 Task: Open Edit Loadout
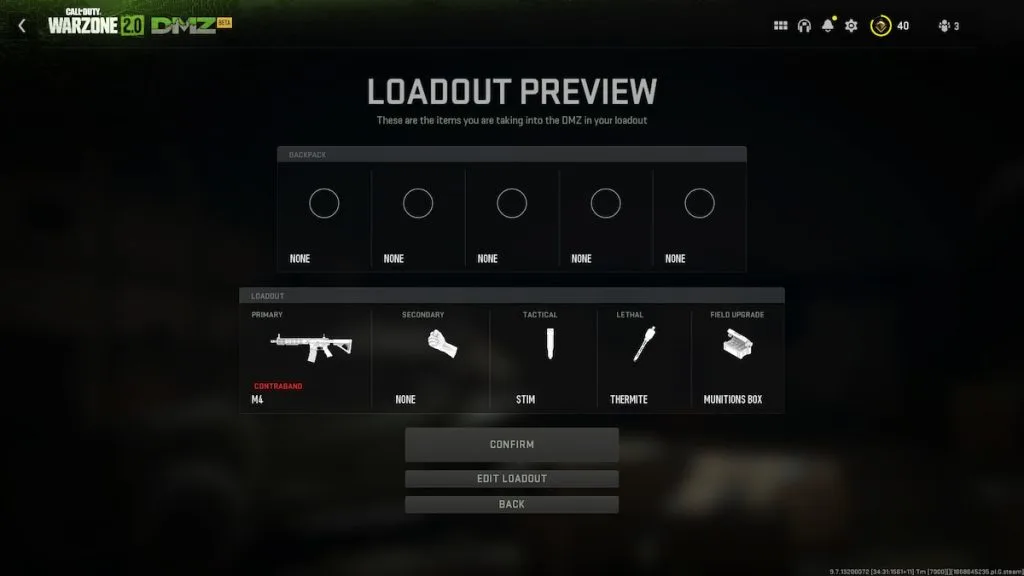click(x=511, y=478)
